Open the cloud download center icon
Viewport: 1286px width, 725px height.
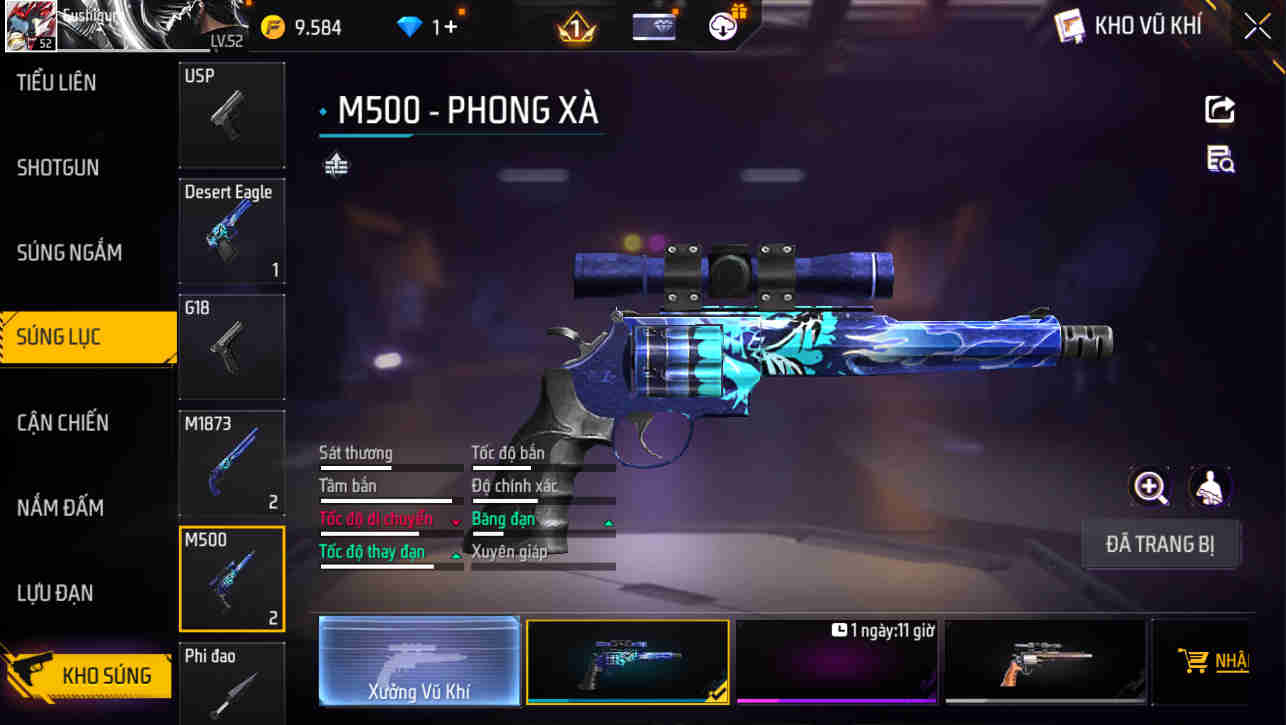722,27
